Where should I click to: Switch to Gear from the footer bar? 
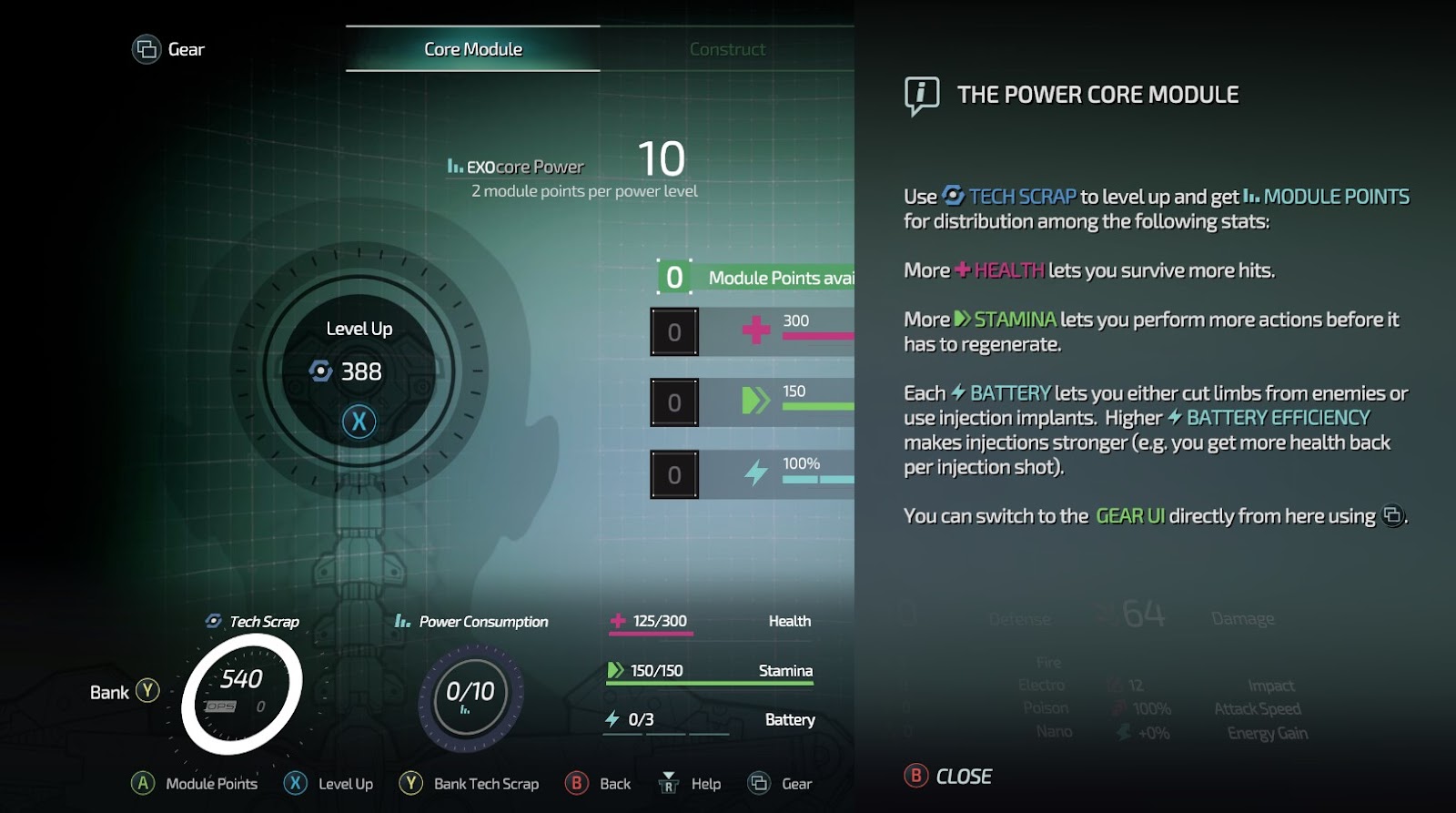pyautogui.click(x=780, y=784)
